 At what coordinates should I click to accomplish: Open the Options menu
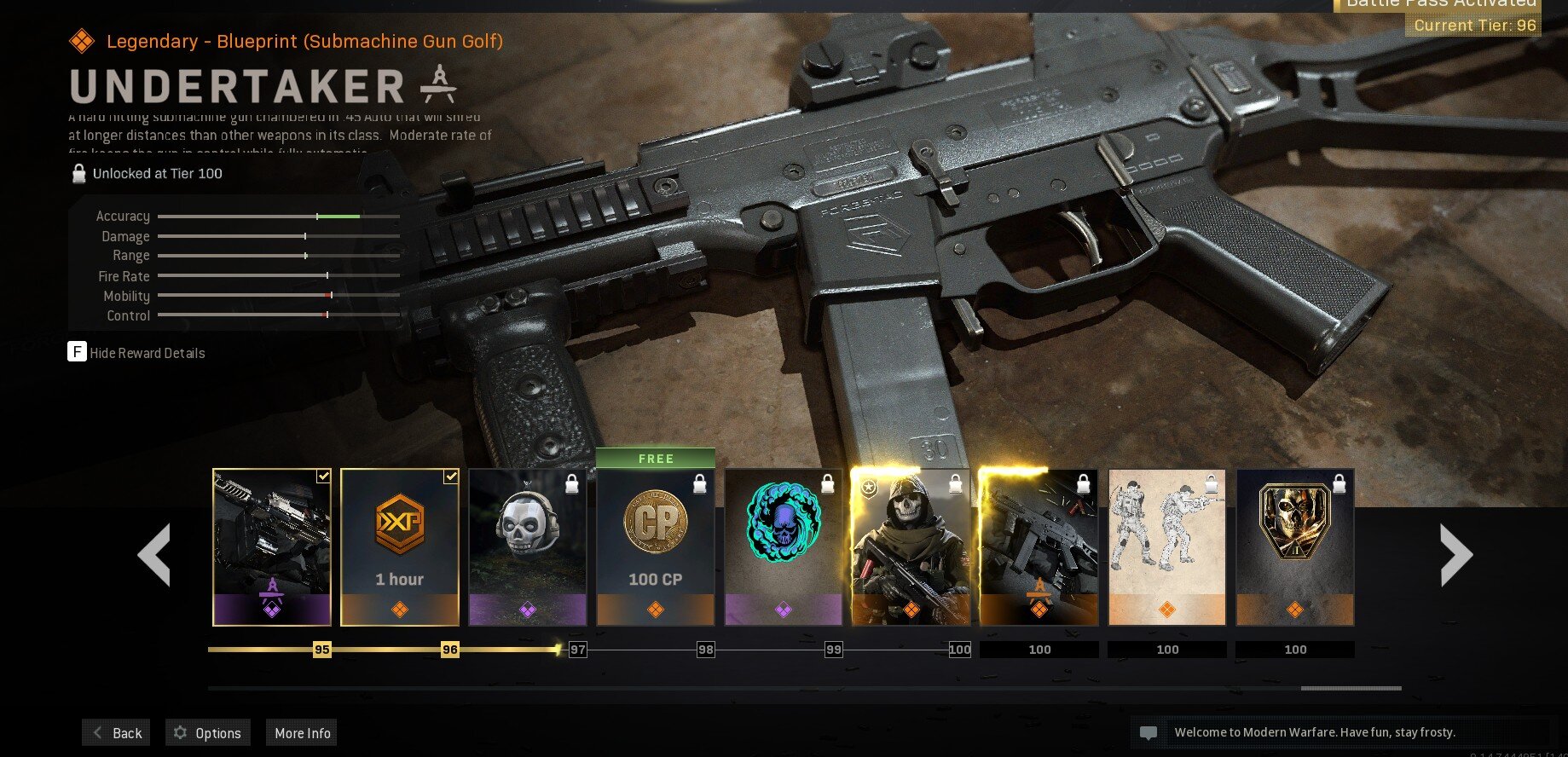click(x=208, y=733)
